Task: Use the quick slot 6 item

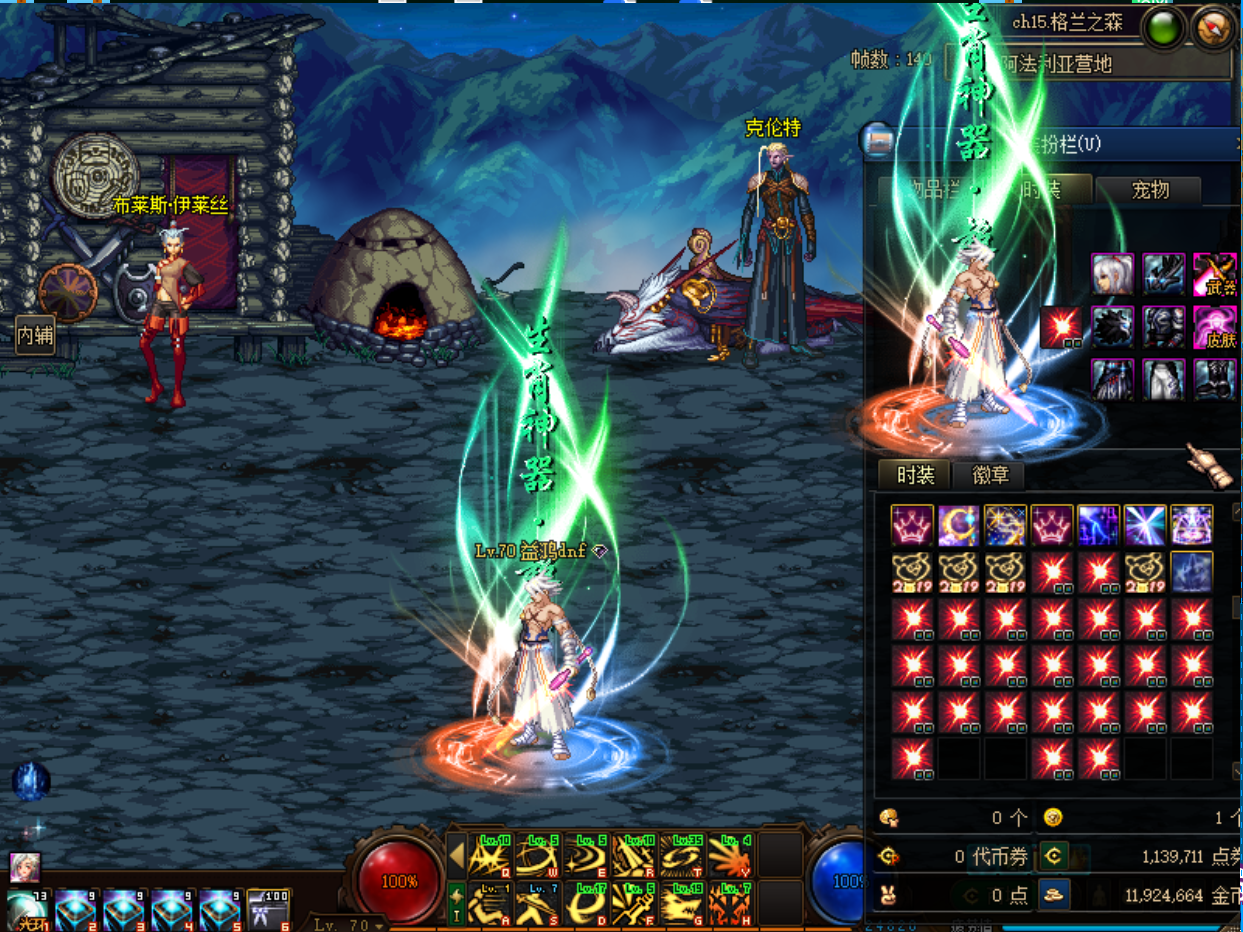Action: (x=268, y=909)
